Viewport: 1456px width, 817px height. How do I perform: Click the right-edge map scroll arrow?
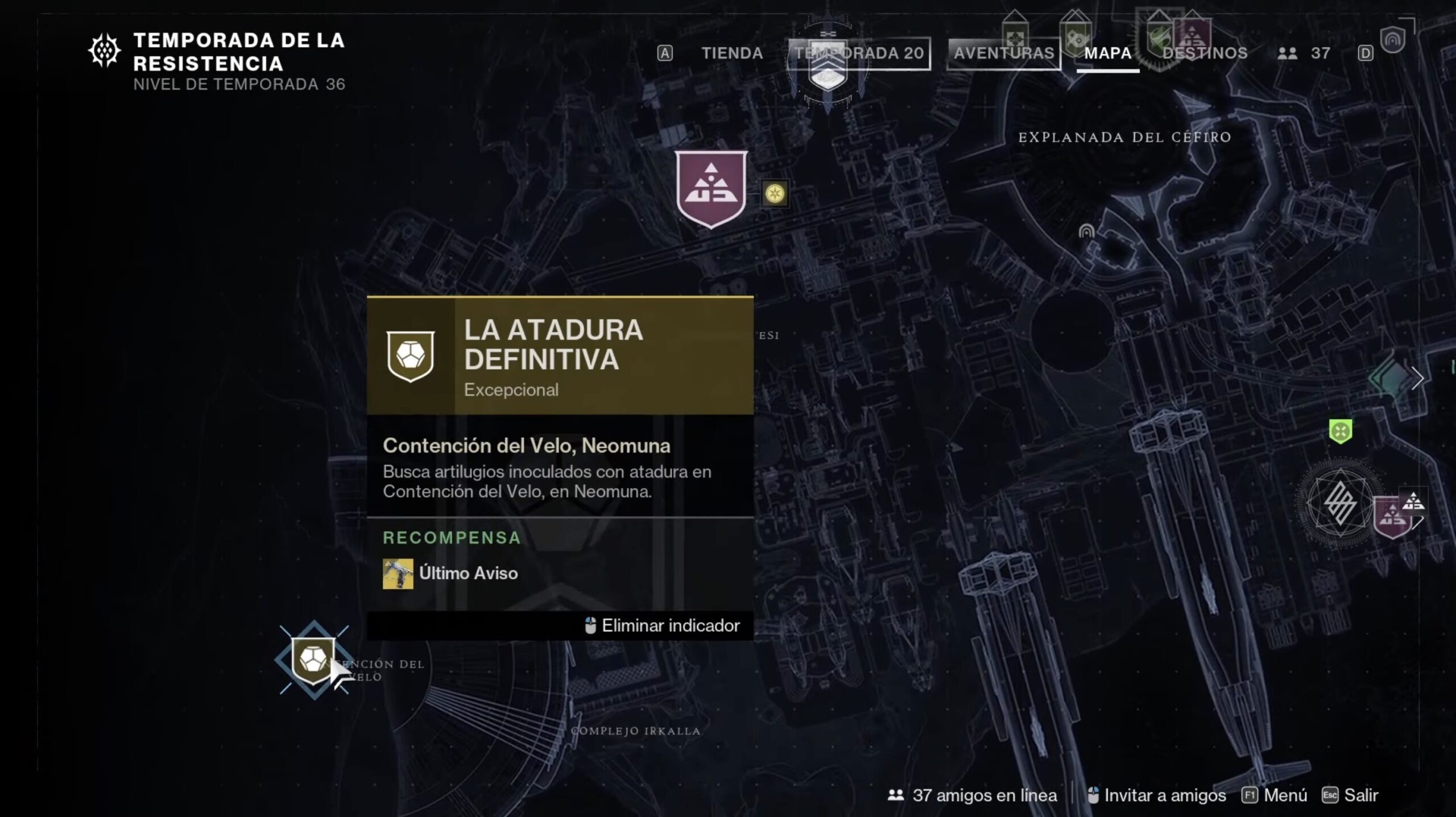point(1417,378)
